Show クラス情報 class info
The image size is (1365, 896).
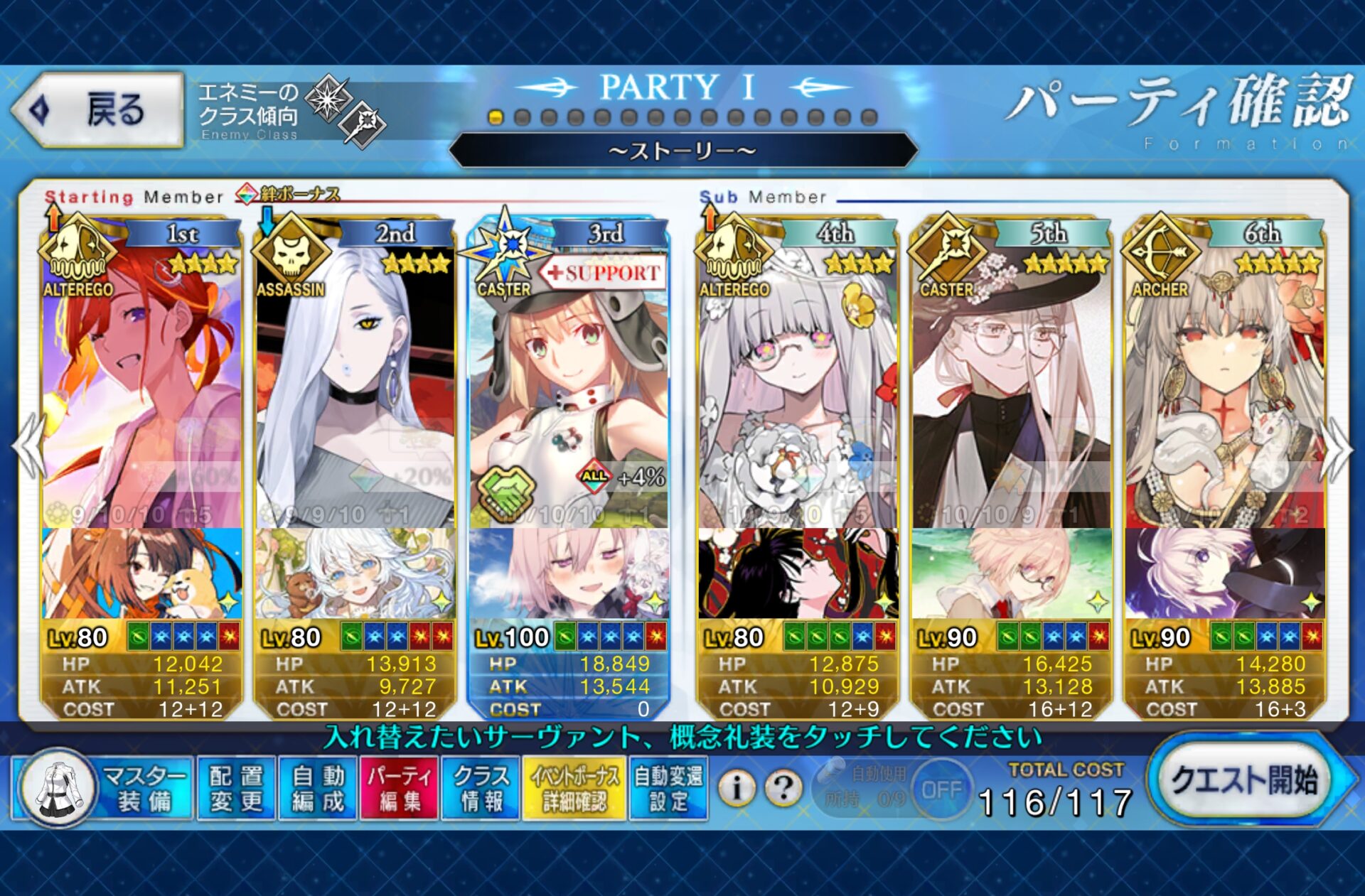(x=481, y=789)
